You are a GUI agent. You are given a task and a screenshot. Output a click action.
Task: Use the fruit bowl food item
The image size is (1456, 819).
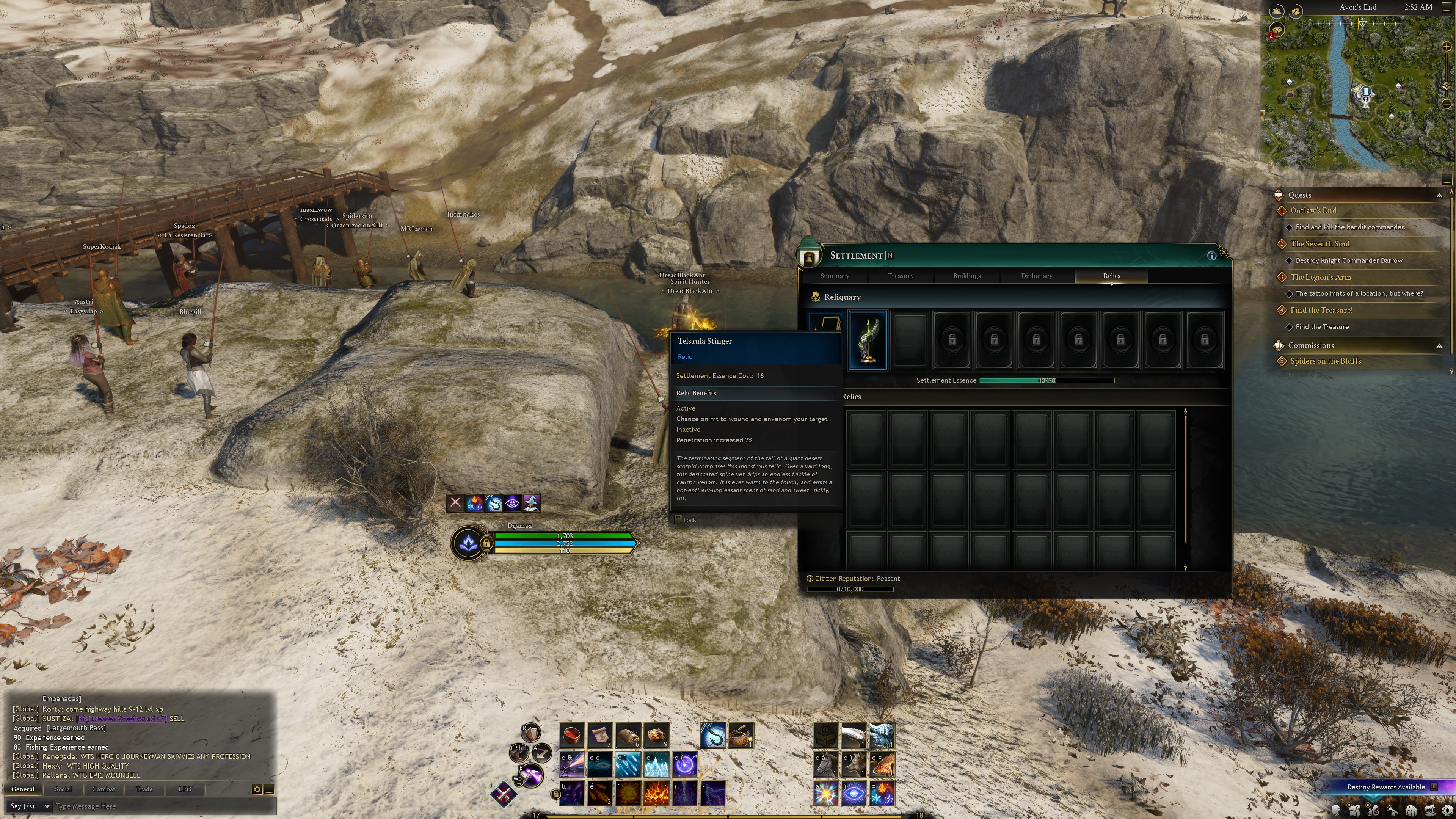(656, 735)
